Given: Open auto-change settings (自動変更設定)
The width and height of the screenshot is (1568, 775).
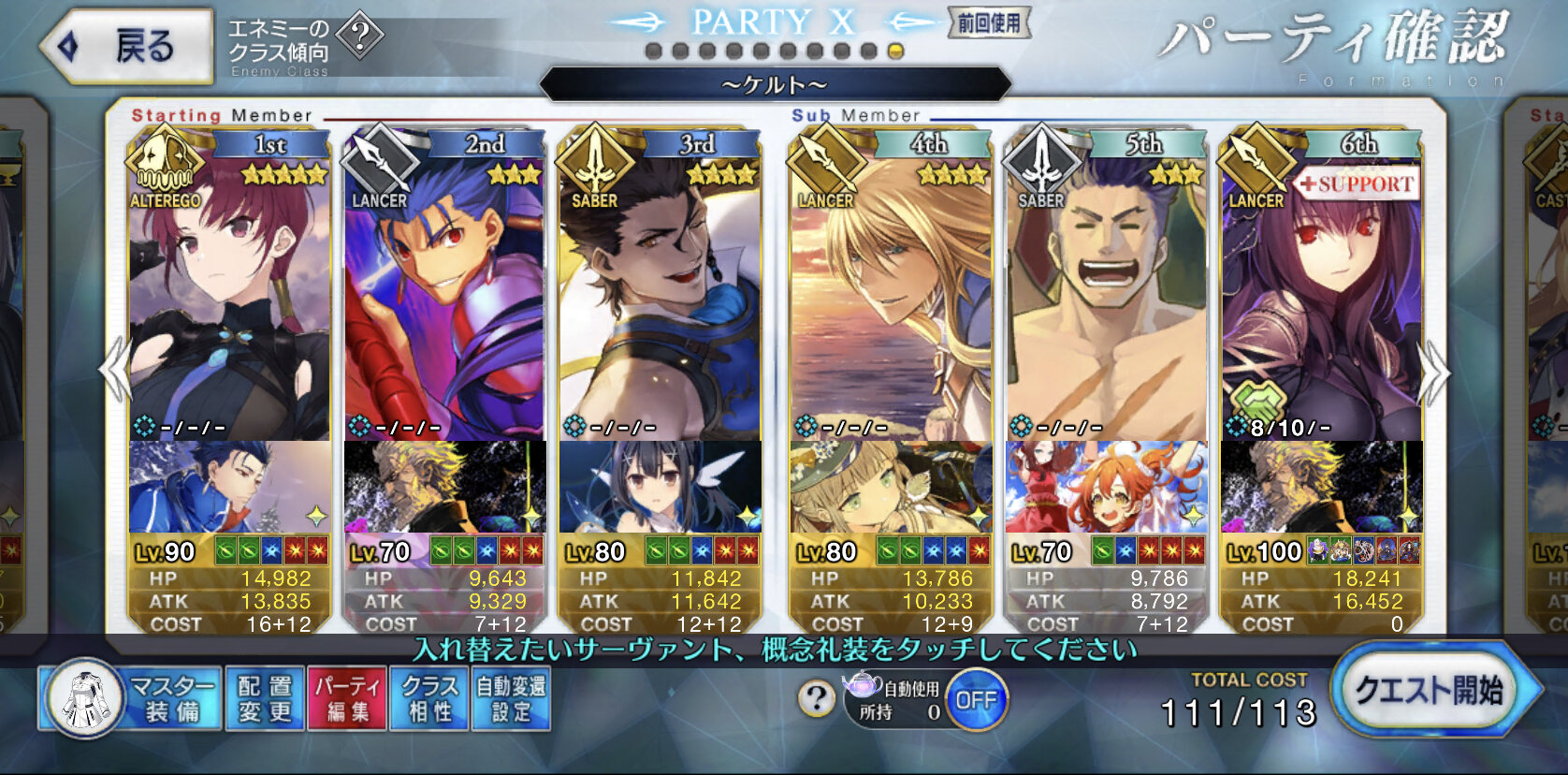Looking at the screenshot, I should [511, 698].
